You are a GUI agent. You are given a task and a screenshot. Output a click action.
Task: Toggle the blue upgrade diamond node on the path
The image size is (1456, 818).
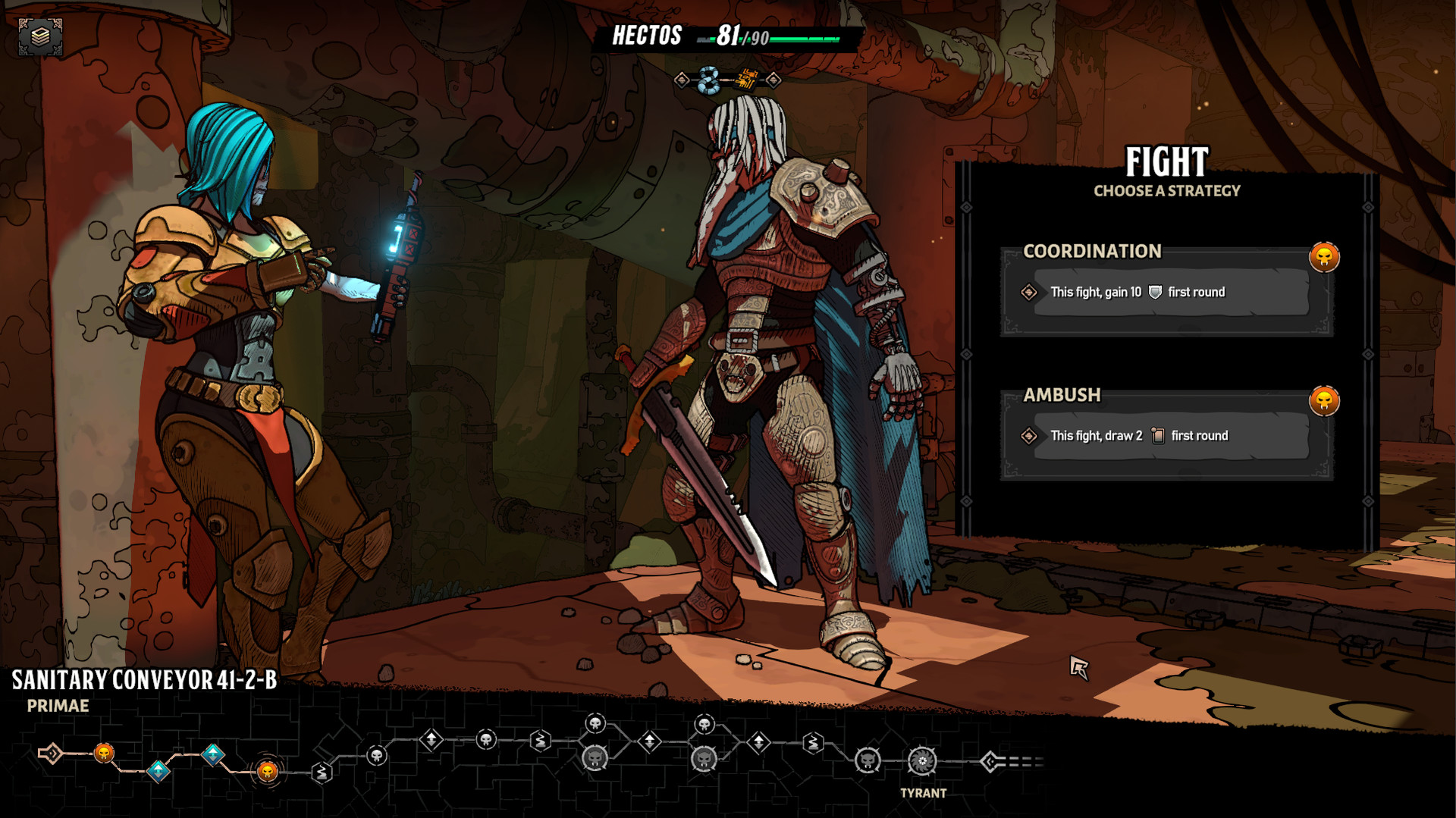pos(158,770)
